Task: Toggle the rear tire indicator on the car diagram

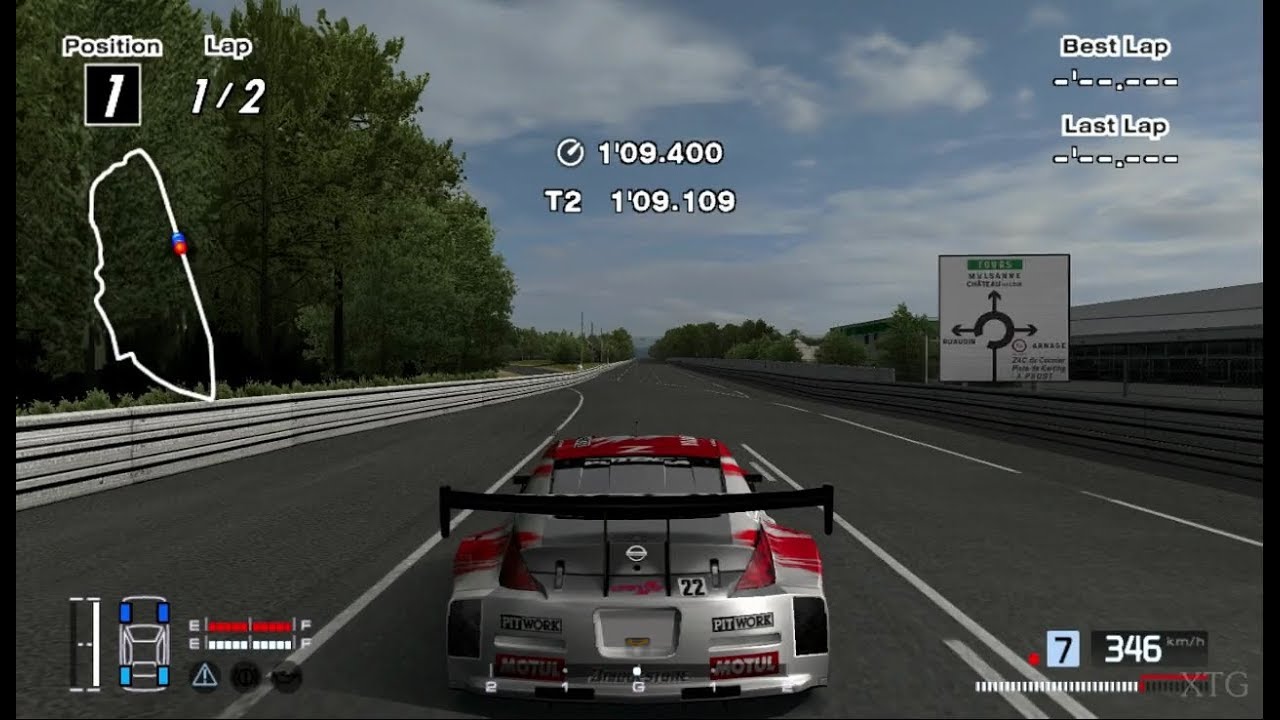Action: click(125, 677)
